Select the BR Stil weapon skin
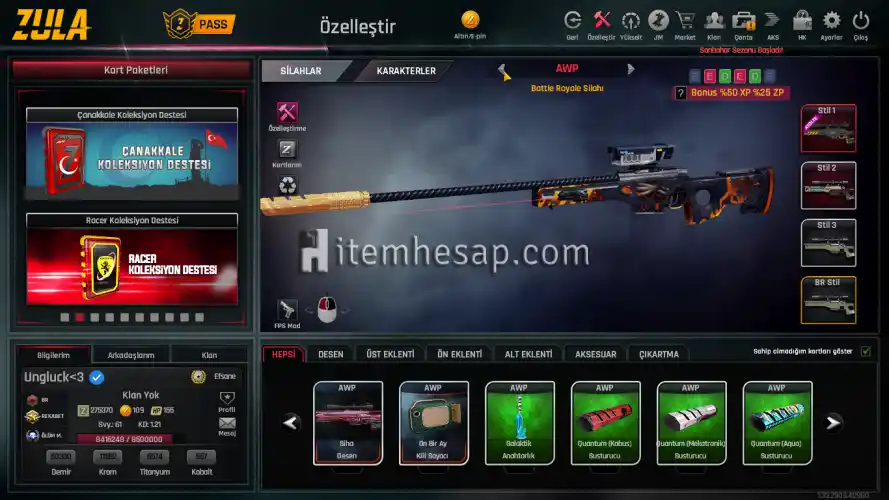This screenshot has height=500, width=889. pyautogui.click(x=828, y=300)
